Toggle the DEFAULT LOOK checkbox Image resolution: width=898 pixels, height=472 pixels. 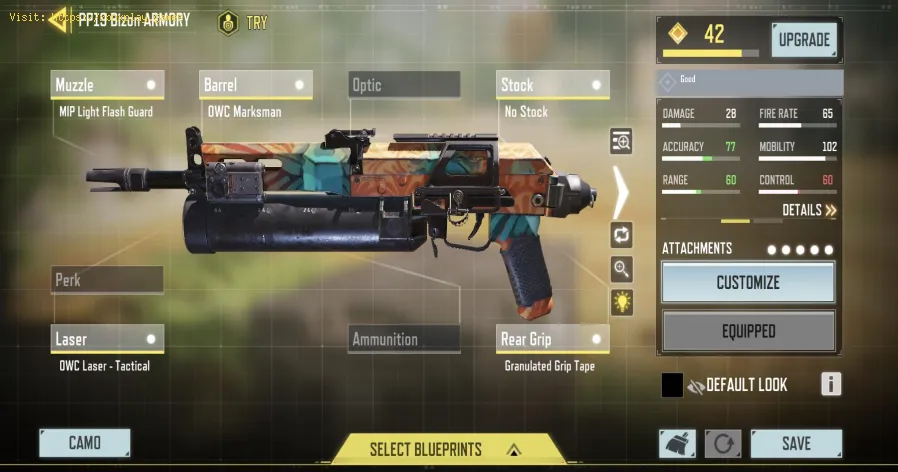(x=672, y=385)
